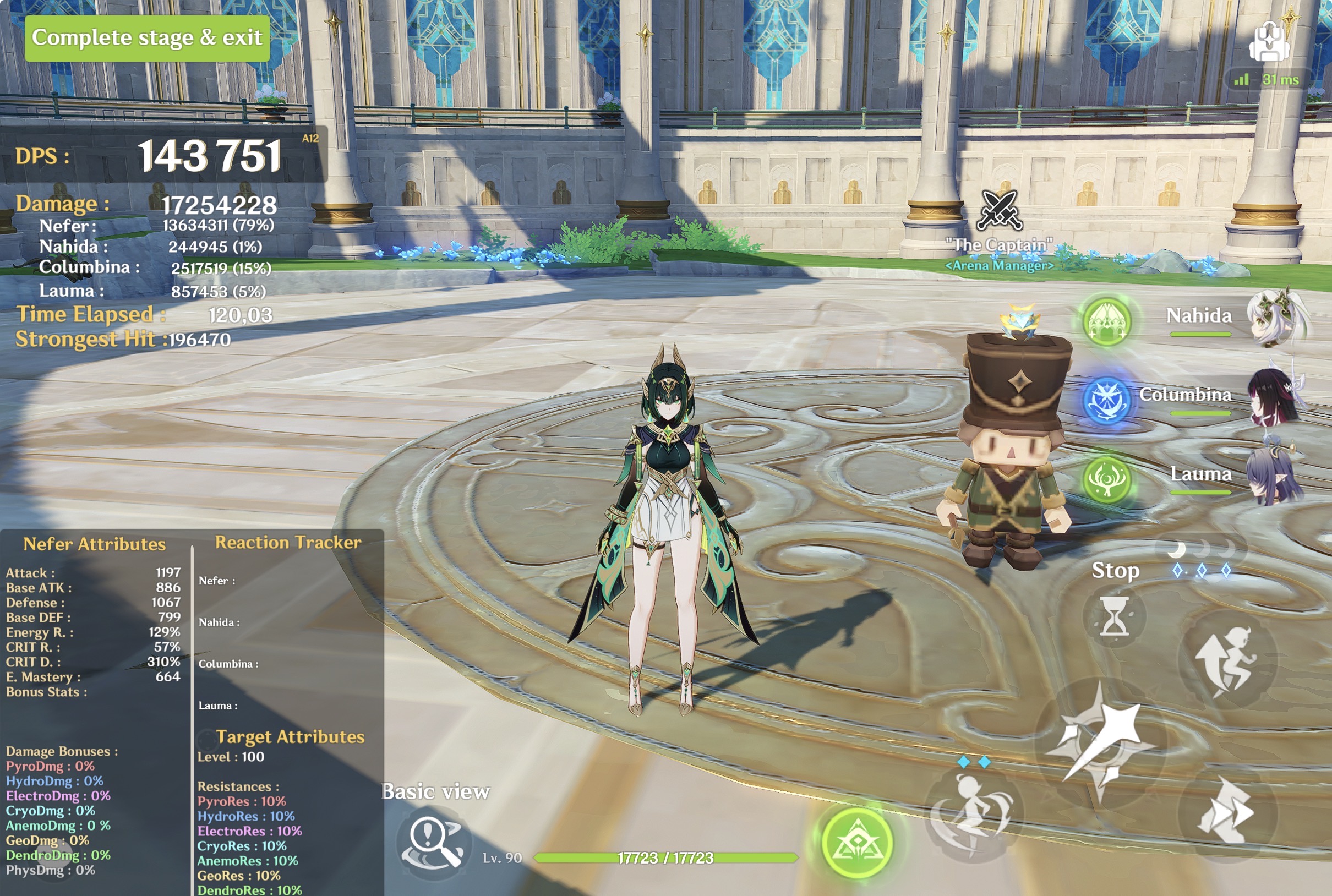Open the co-op mode icon
The image size is (1332, 896).
click(x=1269, y=42)
